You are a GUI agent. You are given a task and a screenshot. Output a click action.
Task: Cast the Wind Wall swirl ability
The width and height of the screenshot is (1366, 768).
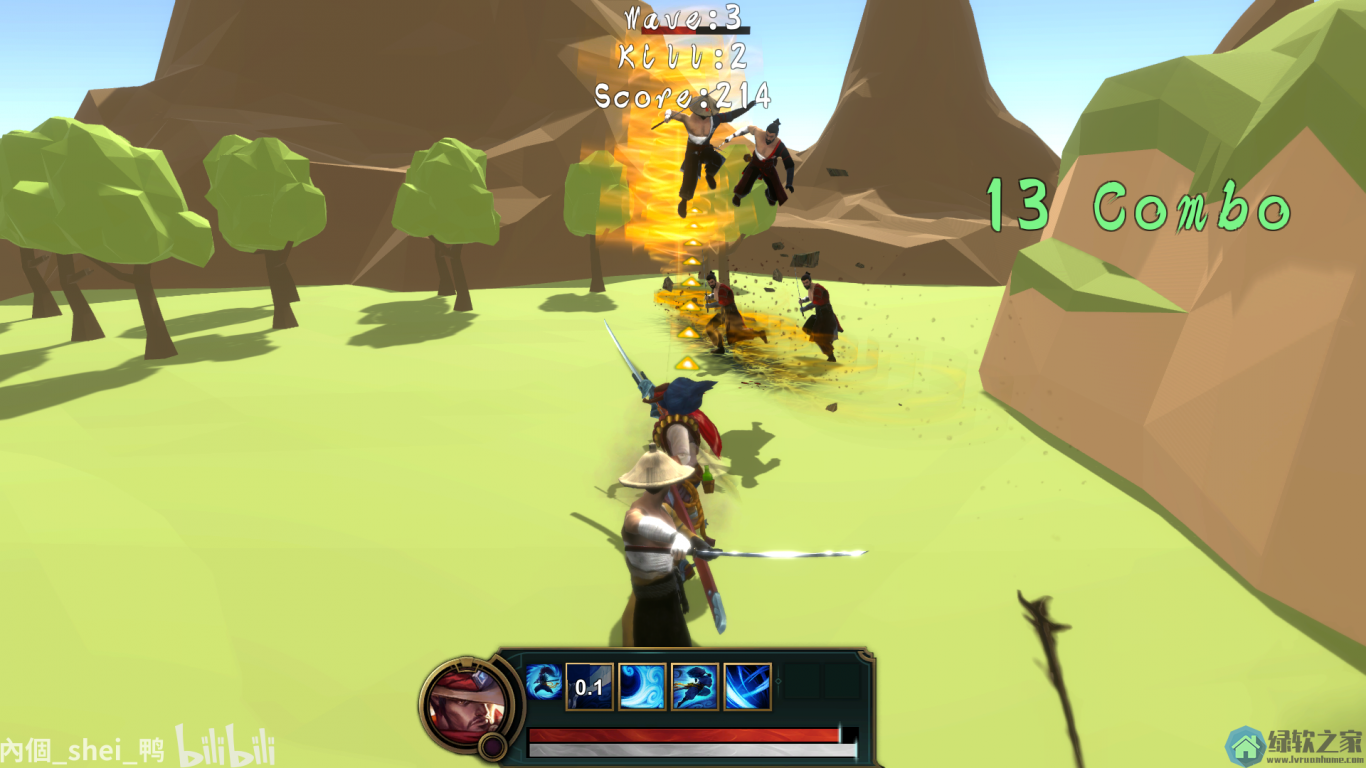pos(642,687)
